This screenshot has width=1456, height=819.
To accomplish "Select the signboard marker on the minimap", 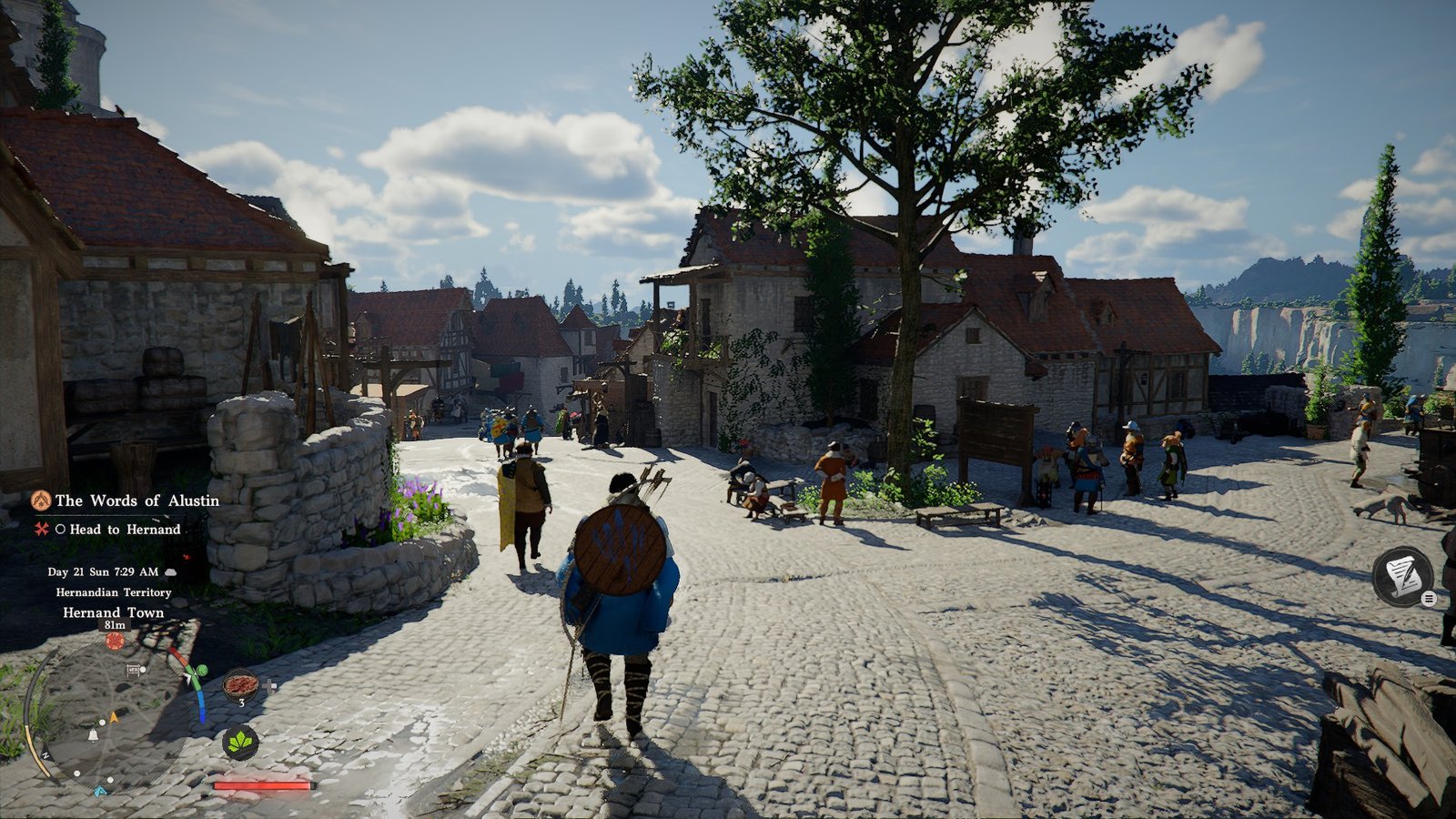I will tap(135, 670).
